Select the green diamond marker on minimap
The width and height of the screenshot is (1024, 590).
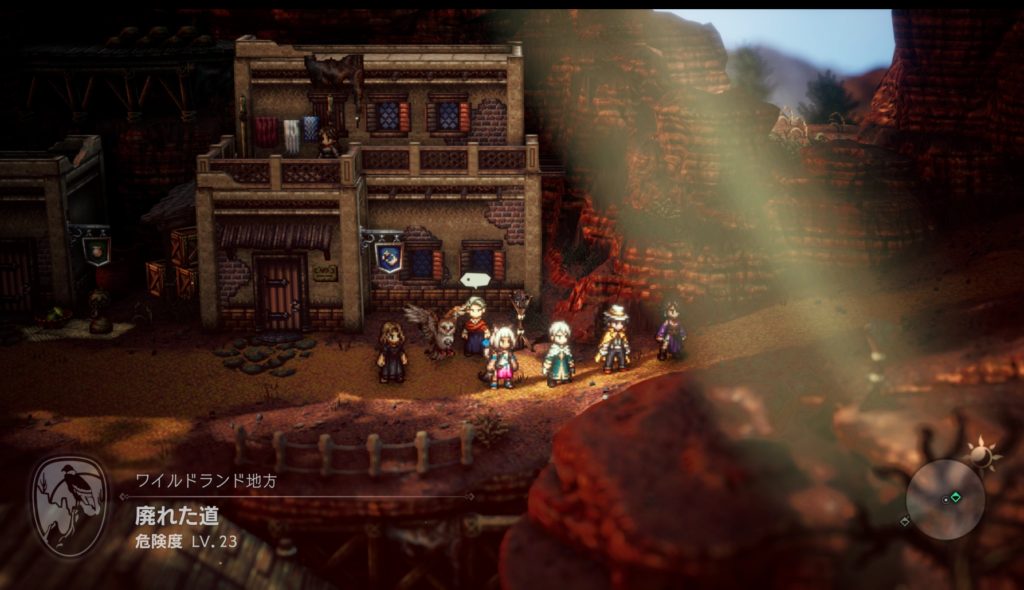click(955, 497)
